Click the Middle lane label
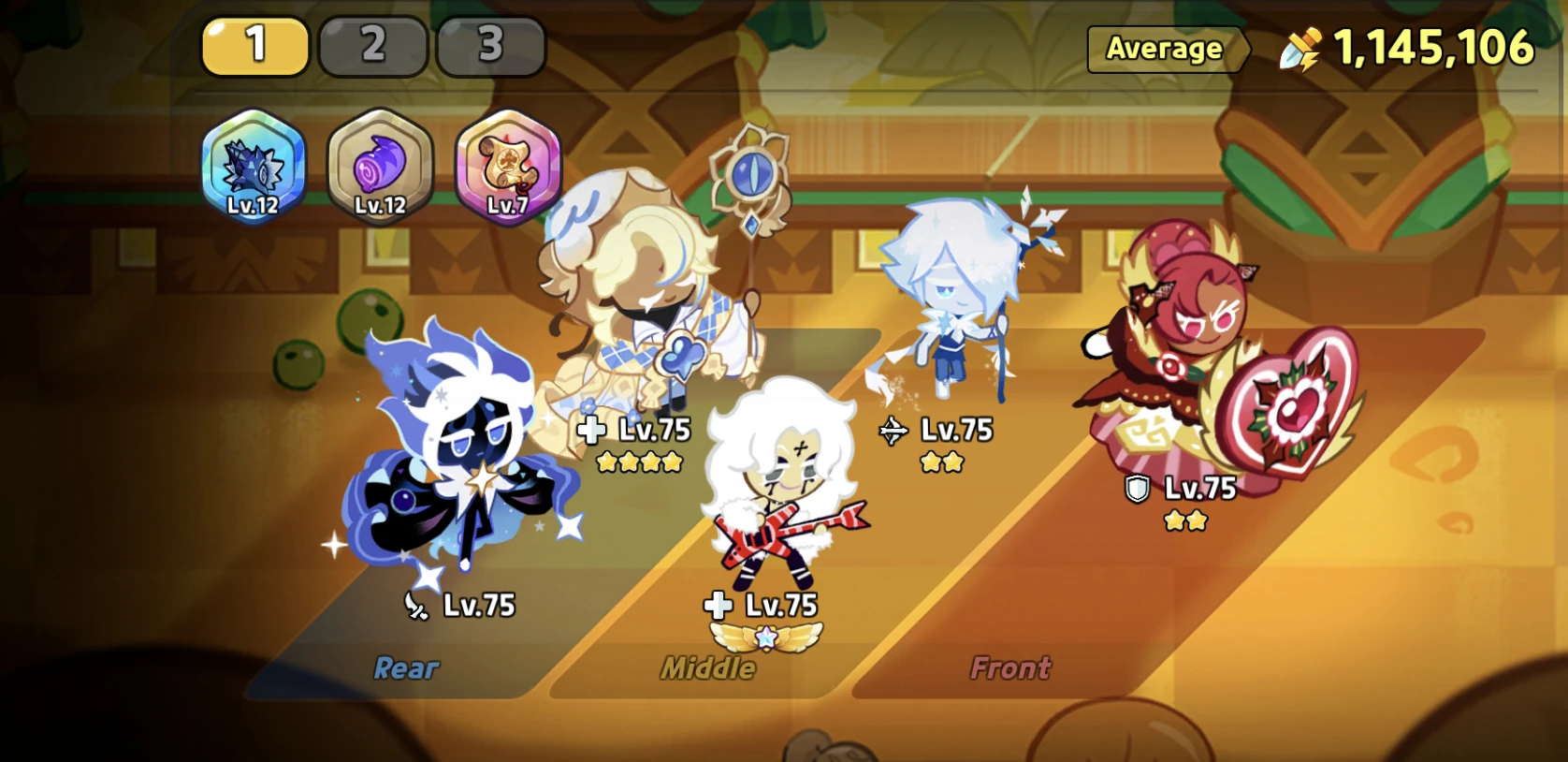 coord(707,667)
